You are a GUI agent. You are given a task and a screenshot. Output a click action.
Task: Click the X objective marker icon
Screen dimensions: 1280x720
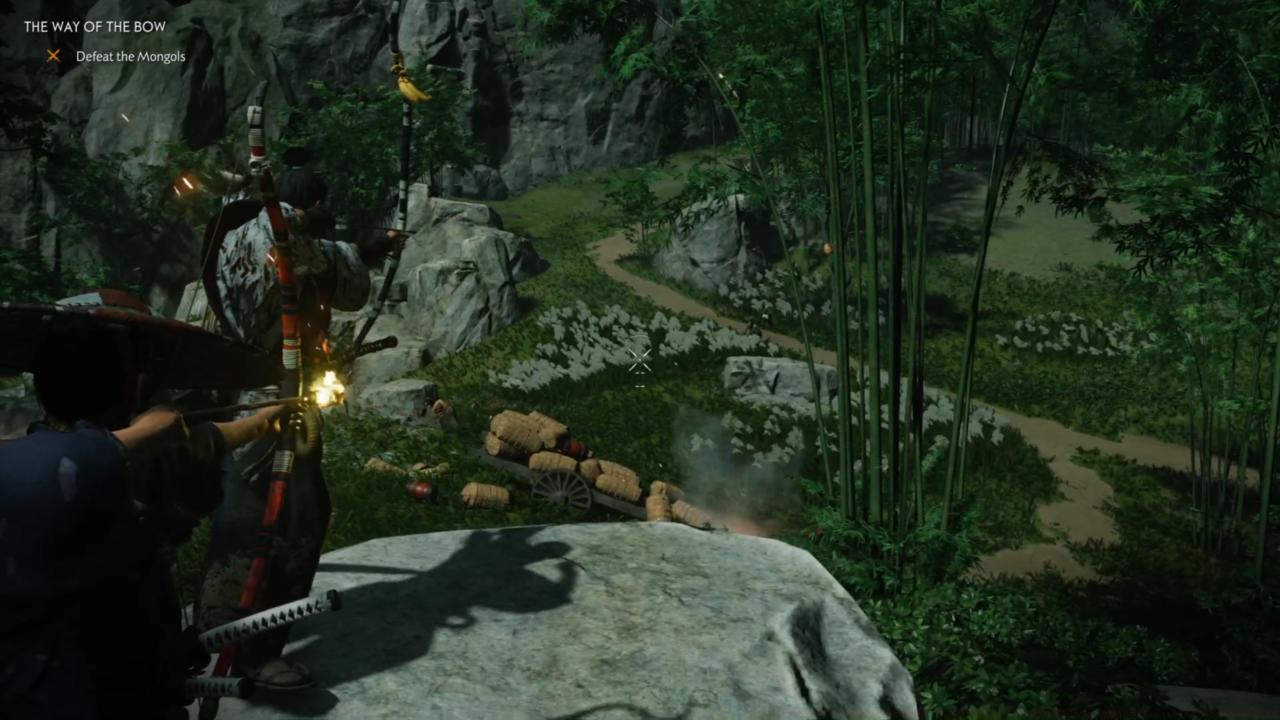53,56
